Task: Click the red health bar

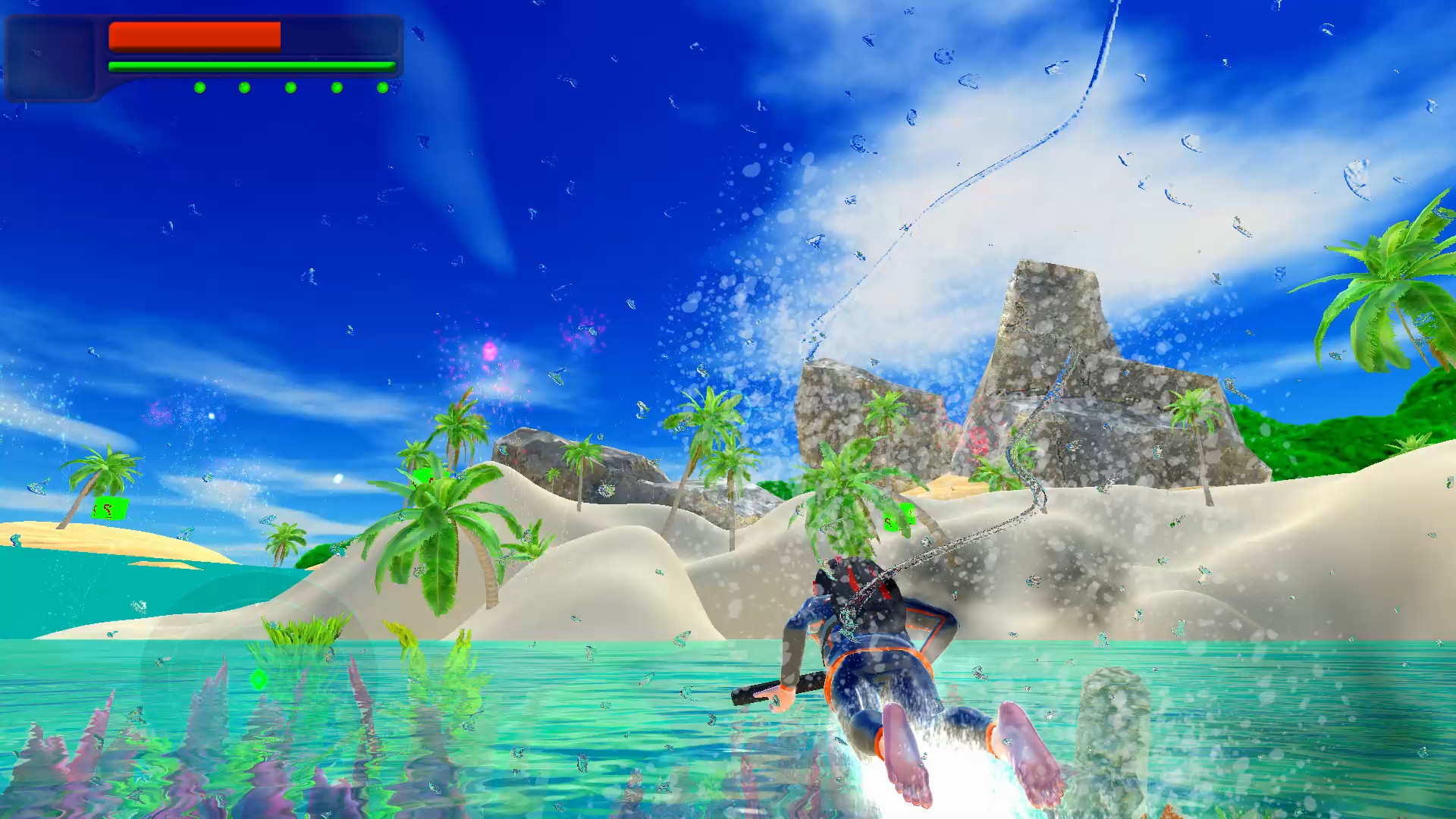Action: (193, 36)
